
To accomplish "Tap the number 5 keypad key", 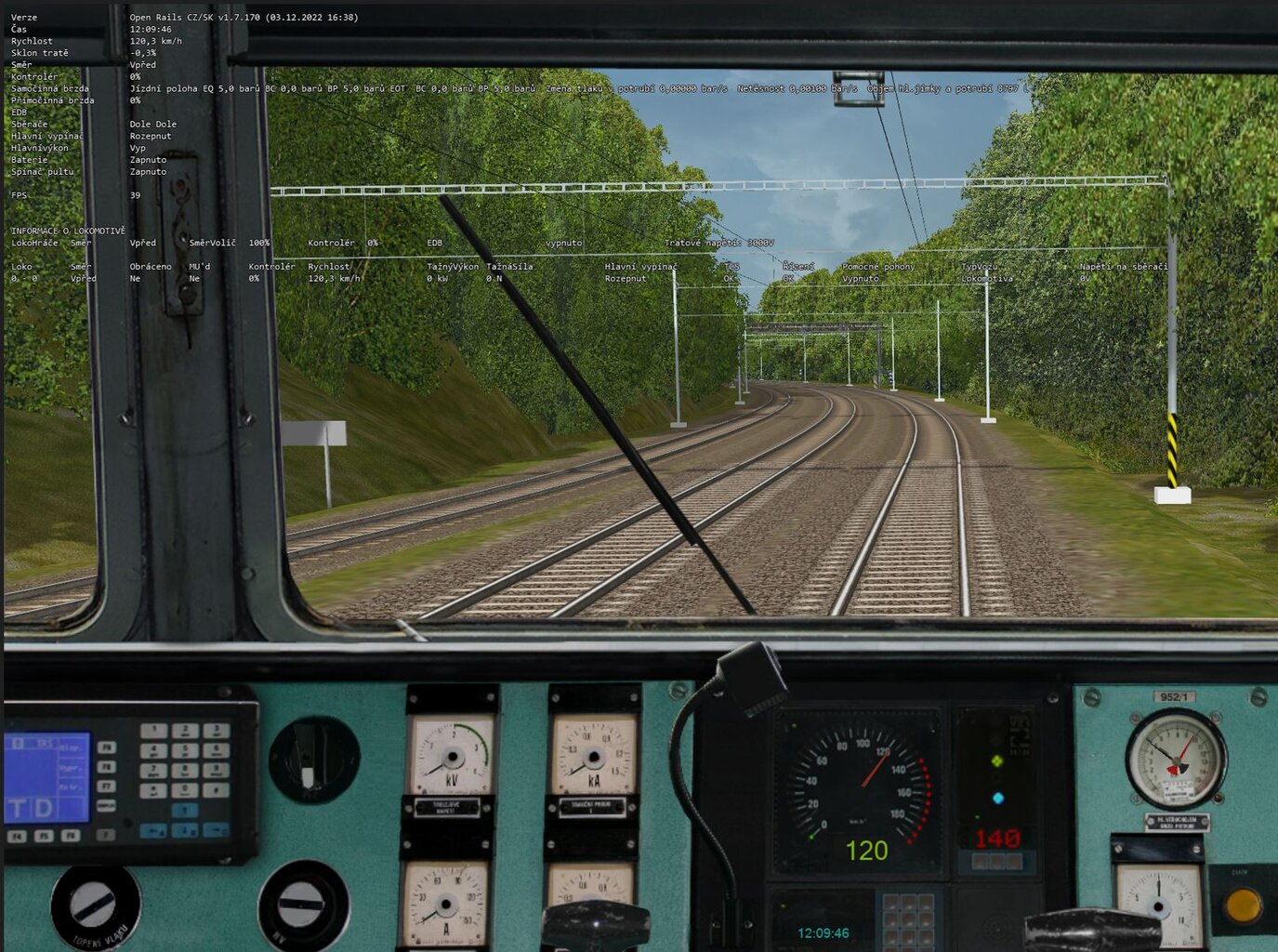I will [185, 751].
